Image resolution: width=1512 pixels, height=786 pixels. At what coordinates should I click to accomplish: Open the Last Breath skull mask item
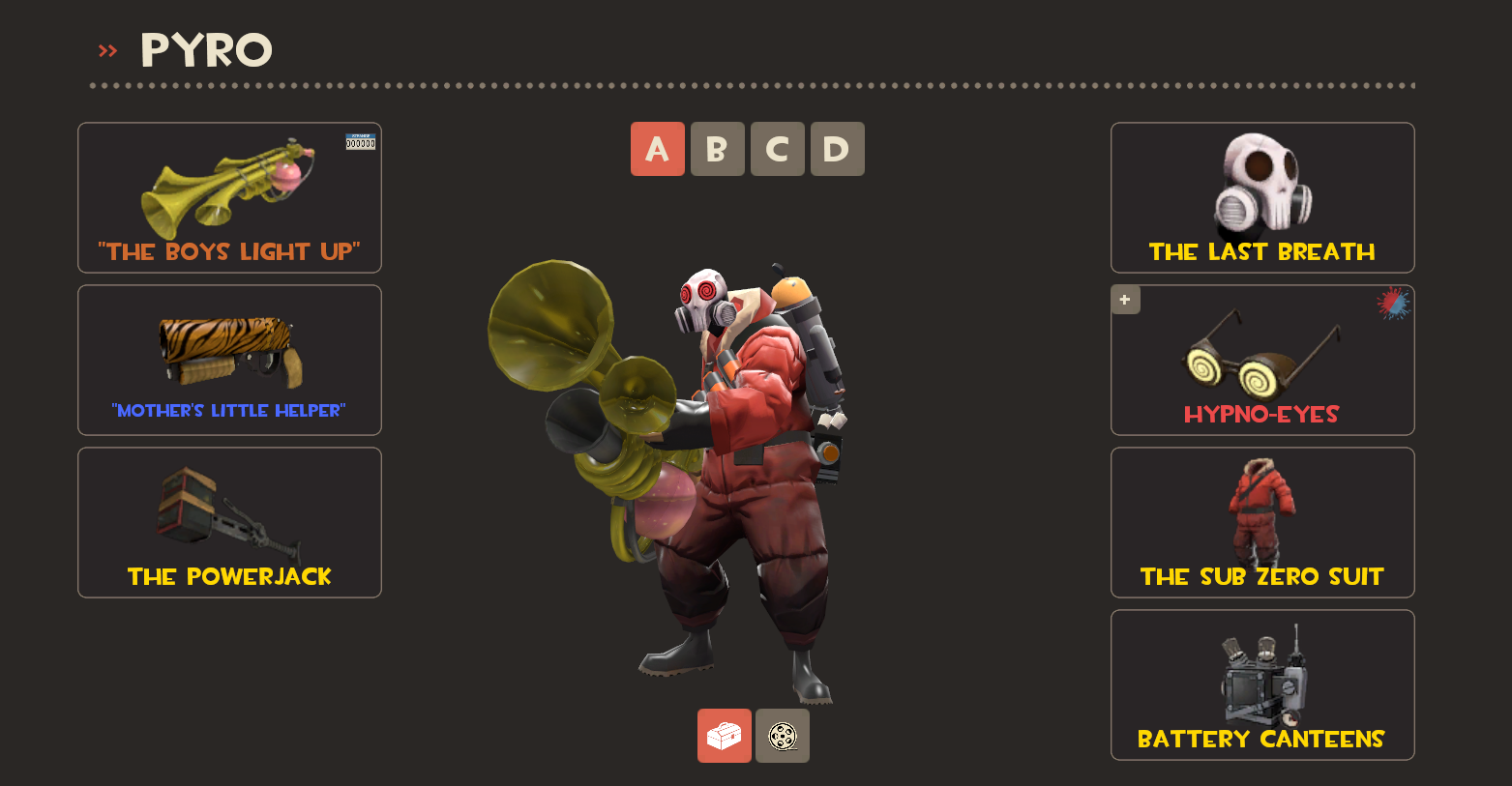coord(1261,198)
